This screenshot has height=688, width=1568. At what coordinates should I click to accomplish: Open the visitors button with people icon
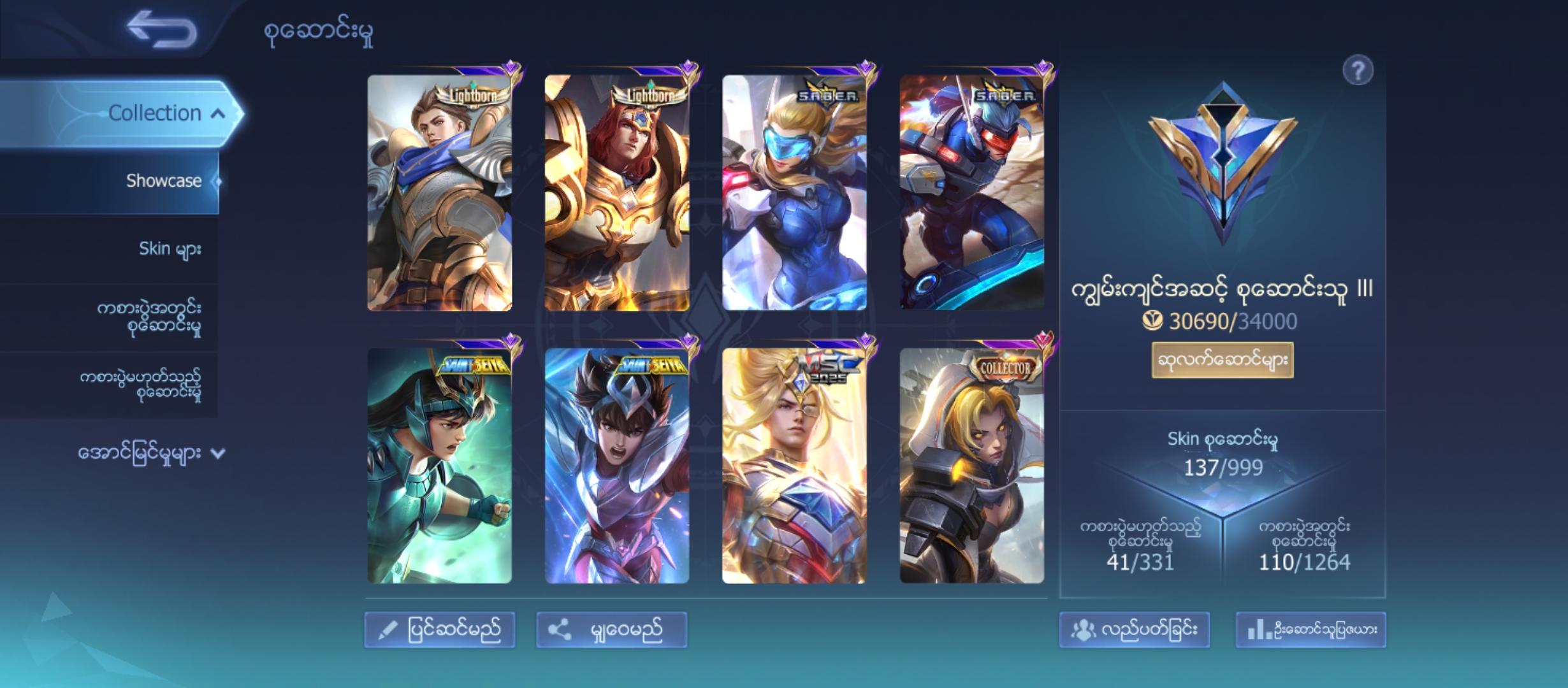coord(1134,630)
